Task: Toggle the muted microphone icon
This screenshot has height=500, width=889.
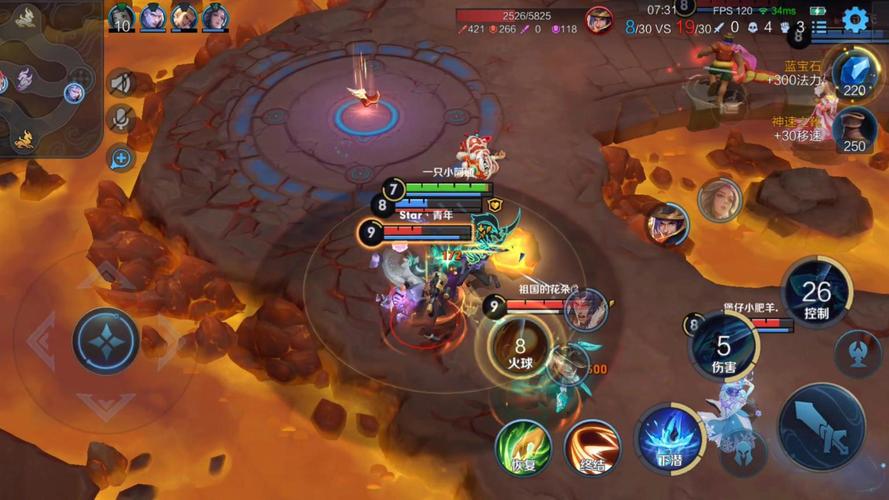Action: pos(121,119)
